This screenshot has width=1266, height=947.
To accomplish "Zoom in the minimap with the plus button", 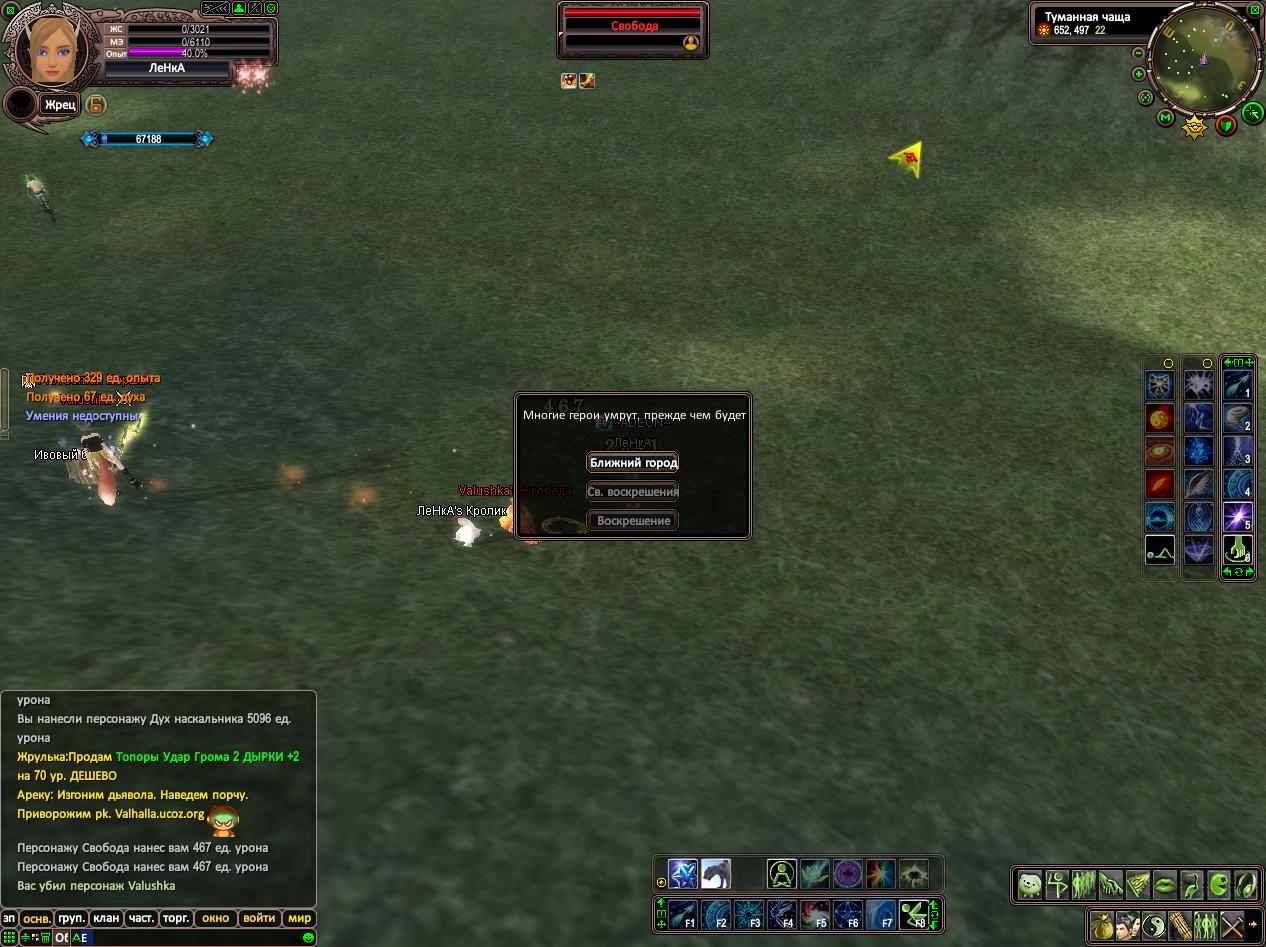I will click(x=1138, y=74).
